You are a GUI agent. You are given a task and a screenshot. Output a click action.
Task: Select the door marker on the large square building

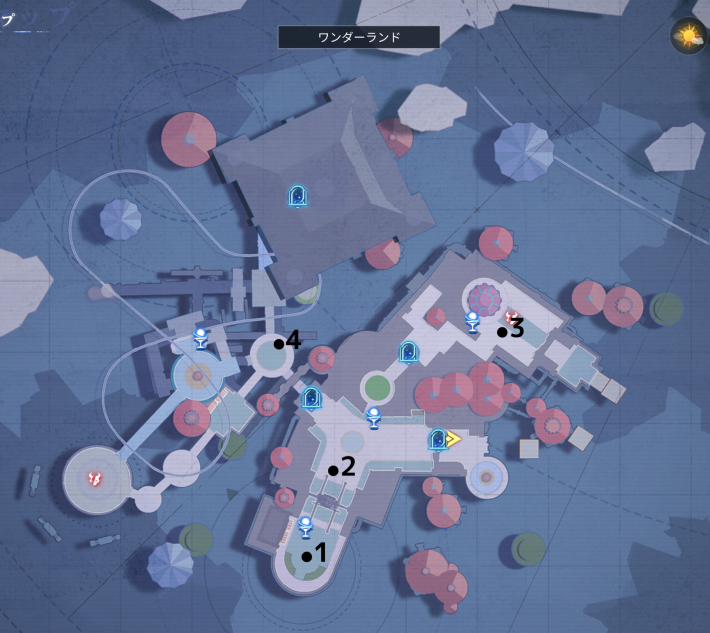coord(297,196)
